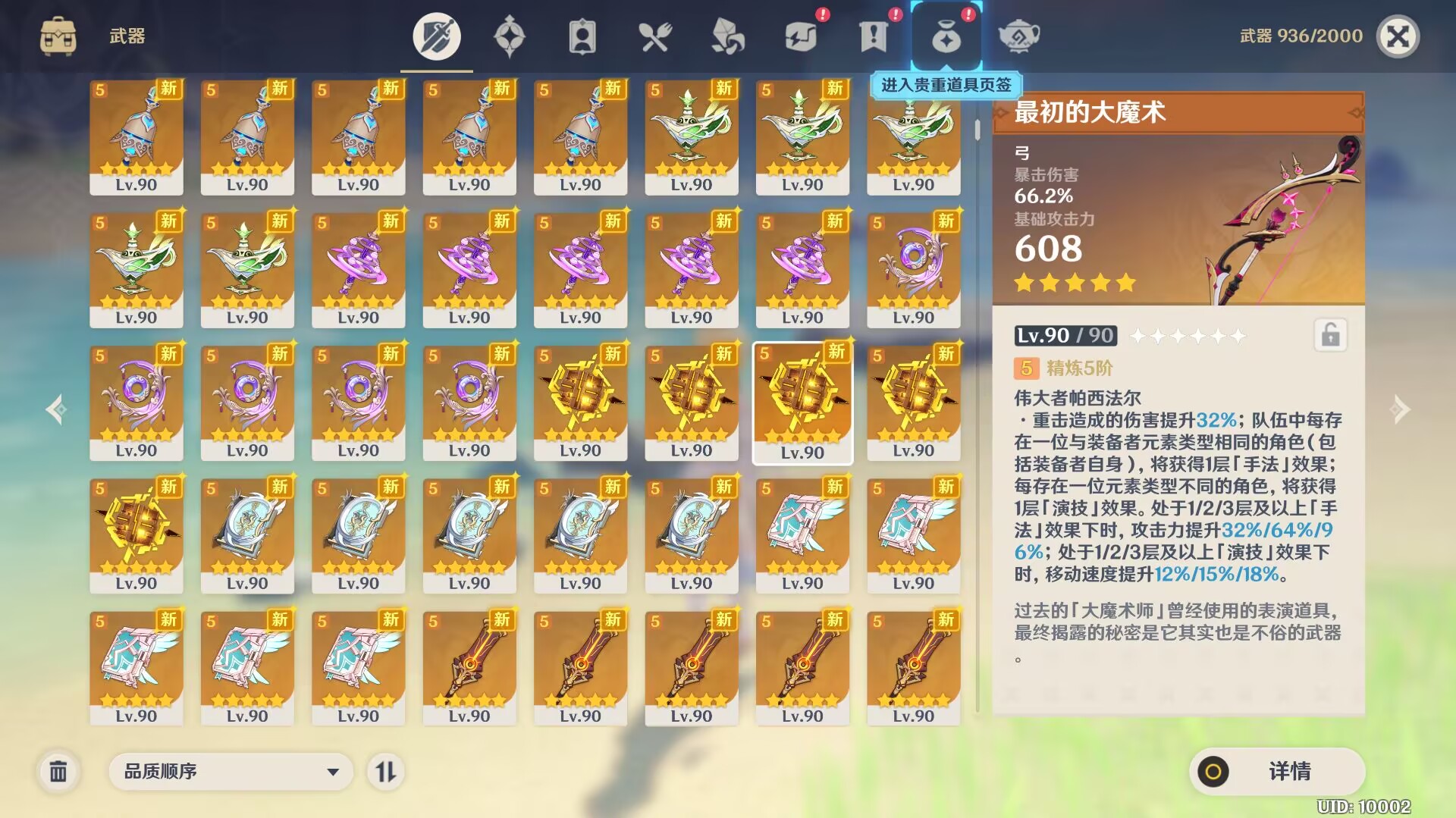
Task: Open the 品质顺序 sort dropdown
Action: coord(231,772)
